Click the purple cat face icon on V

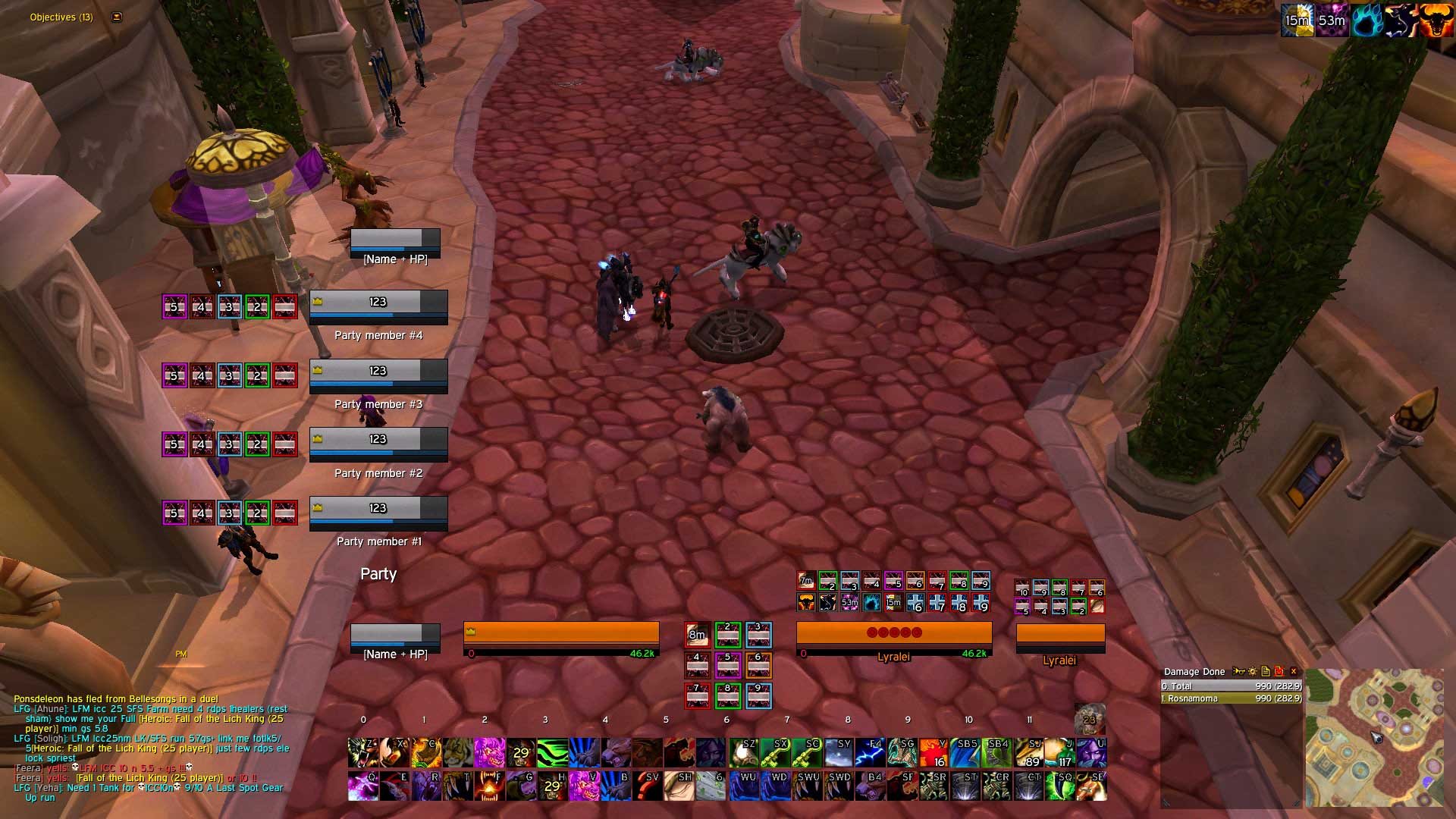click(584, 786)
